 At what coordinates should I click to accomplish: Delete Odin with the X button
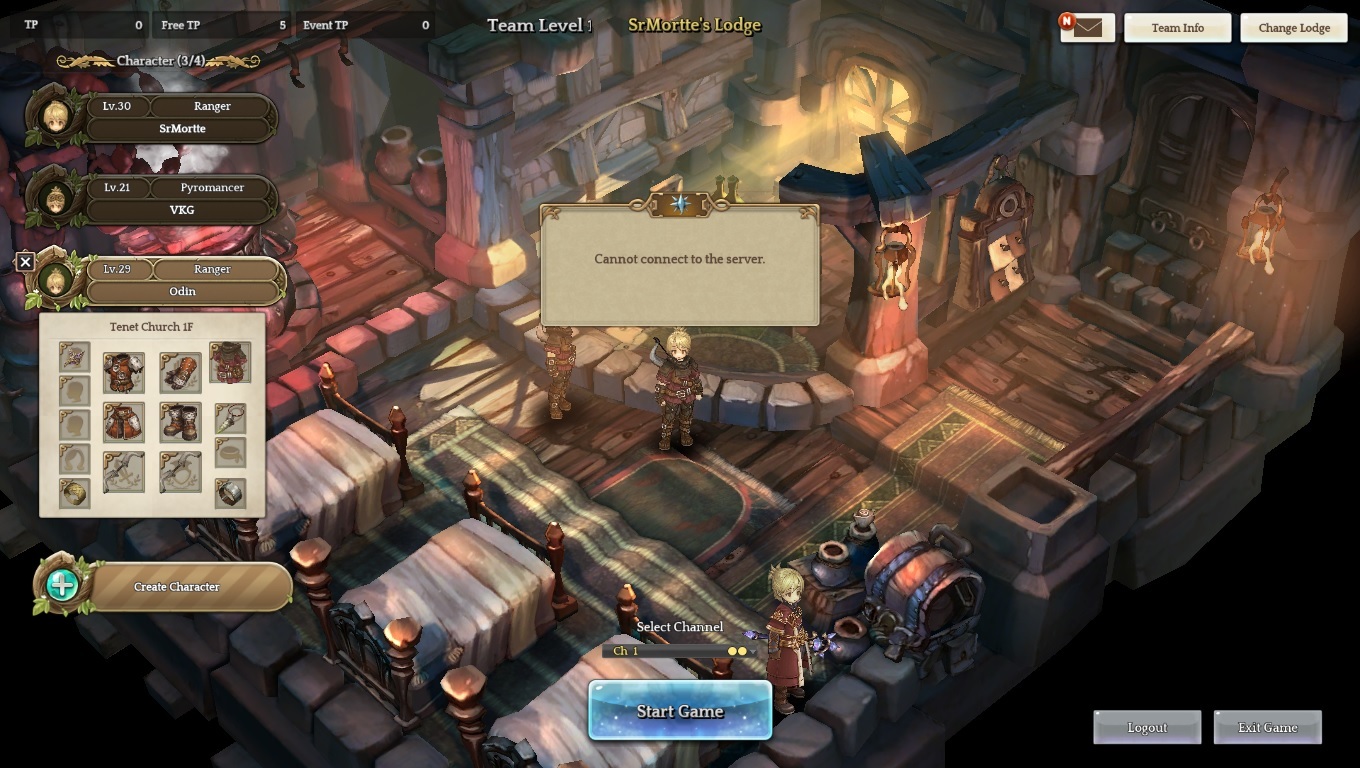26,262
